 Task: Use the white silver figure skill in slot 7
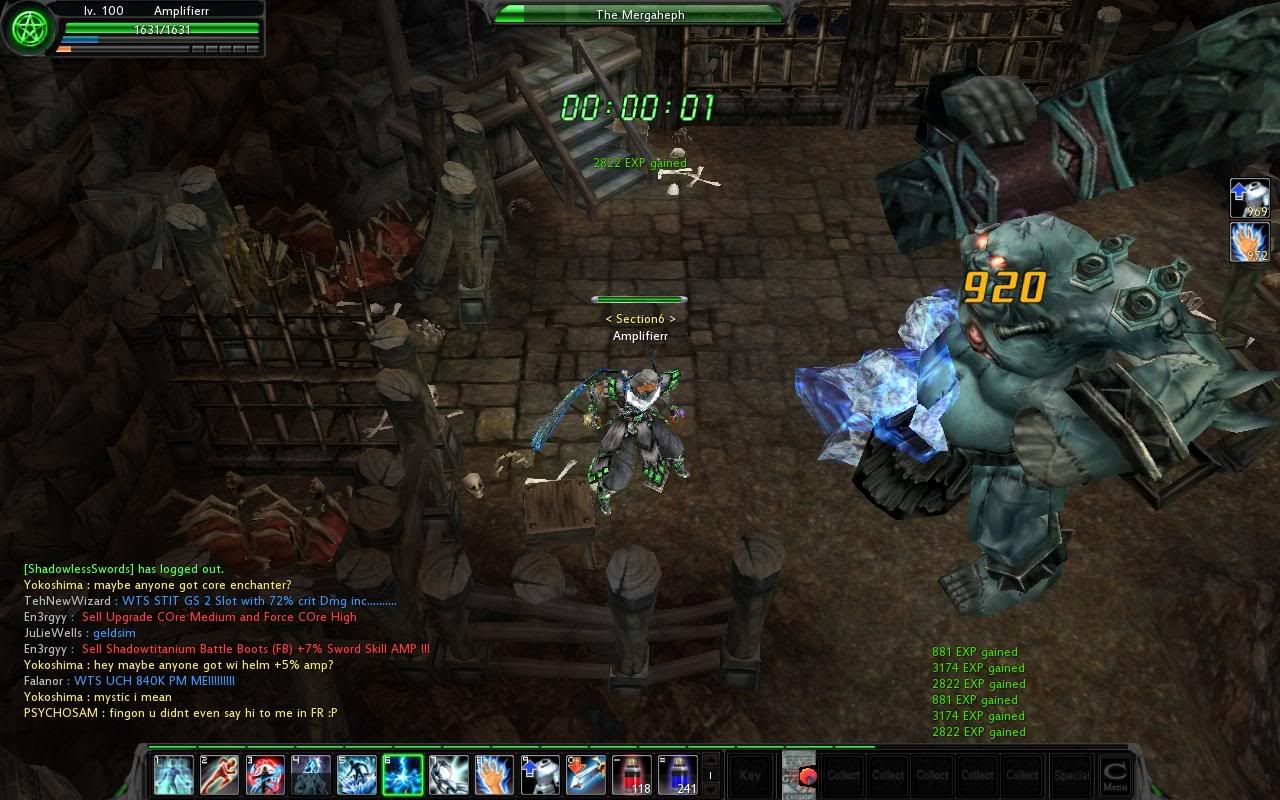tap(448, 775)
